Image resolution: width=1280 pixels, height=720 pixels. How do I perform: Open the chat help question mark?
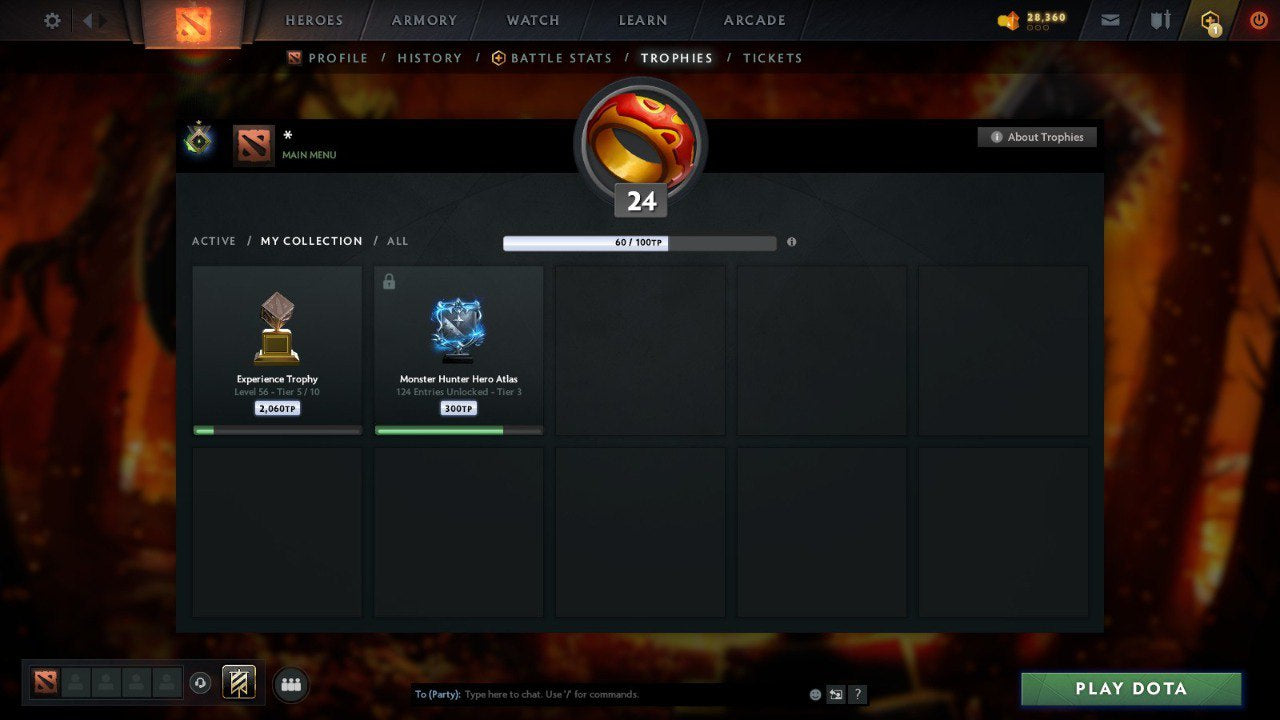857,694
